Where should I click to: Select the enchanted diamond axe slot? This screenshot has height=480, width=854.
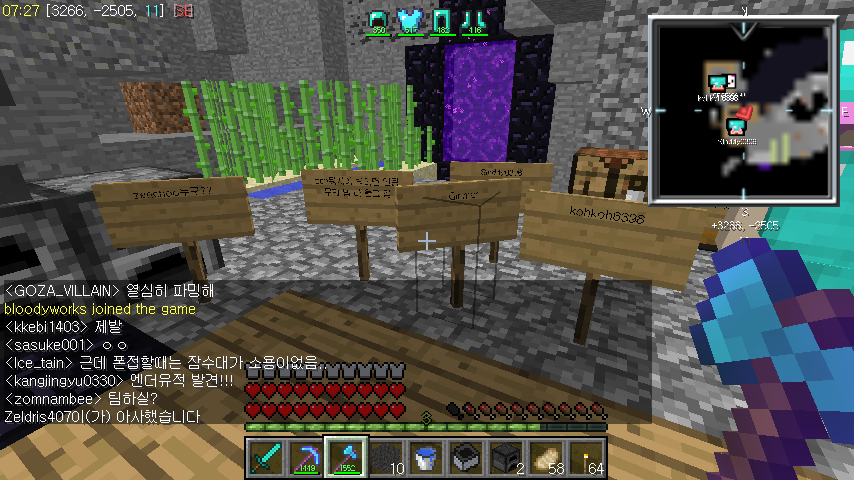pyautogui.click(x=346, y=457)
